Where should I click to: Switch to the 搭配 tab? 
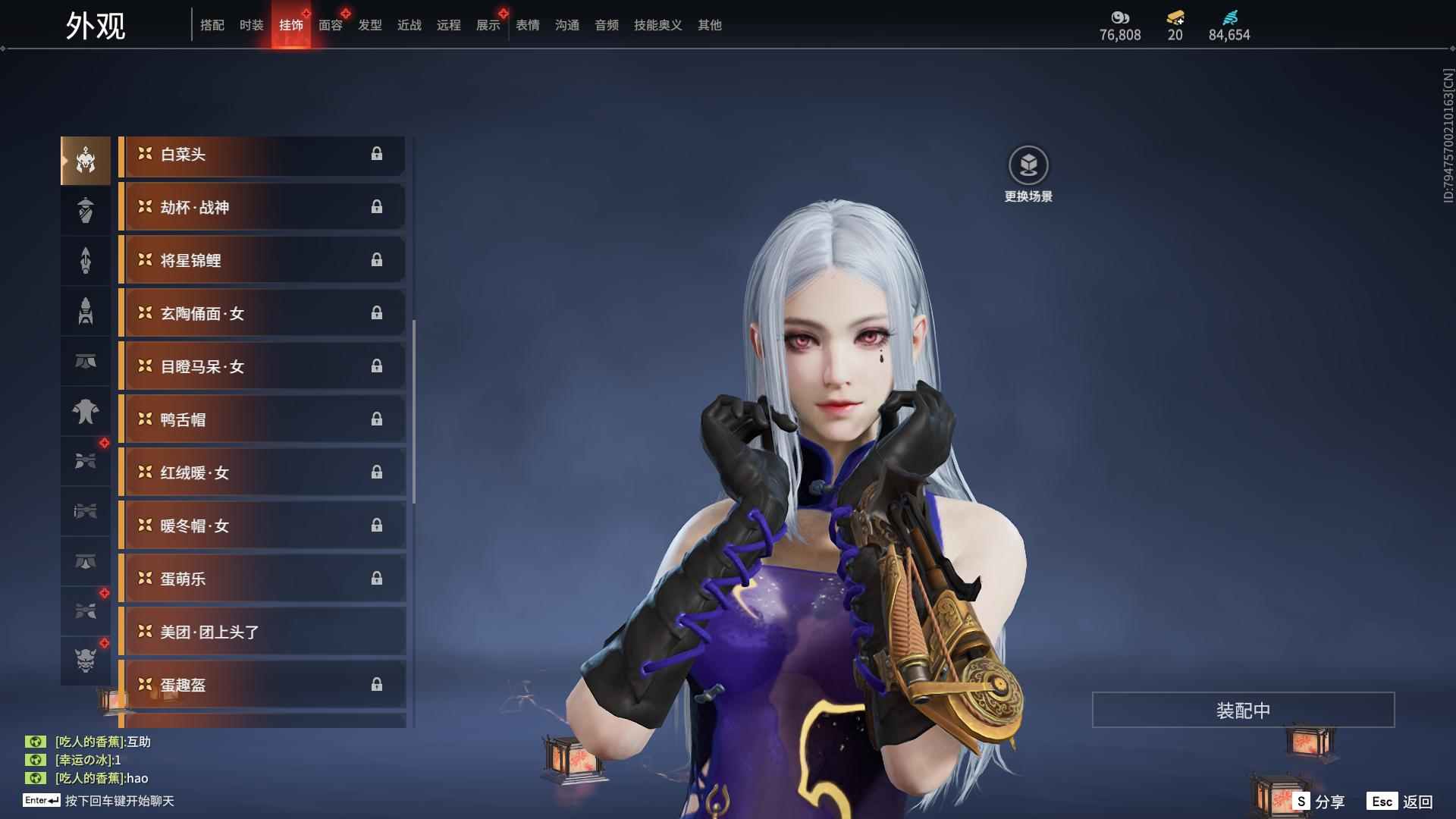pyautogui.click(x=212, y=25)
